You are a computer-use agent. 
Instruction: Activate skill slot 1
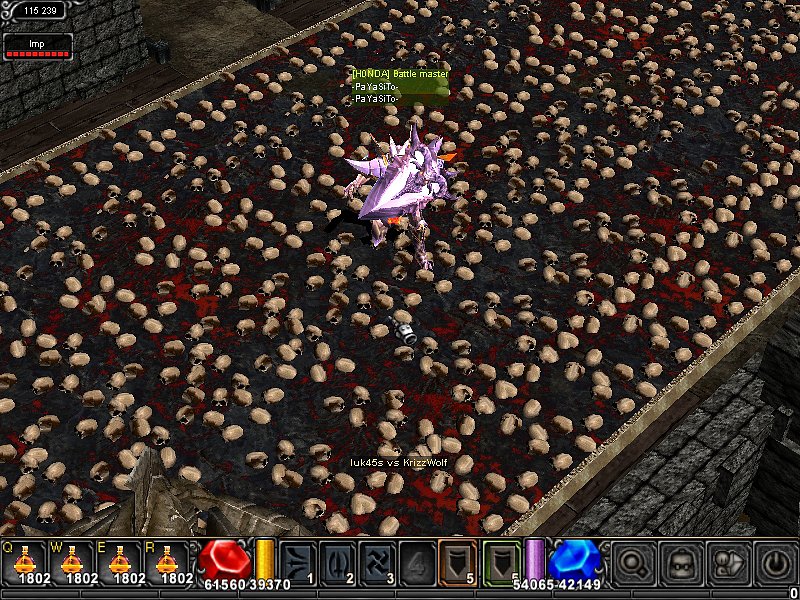pyautogui.click(x=298, y=562)
